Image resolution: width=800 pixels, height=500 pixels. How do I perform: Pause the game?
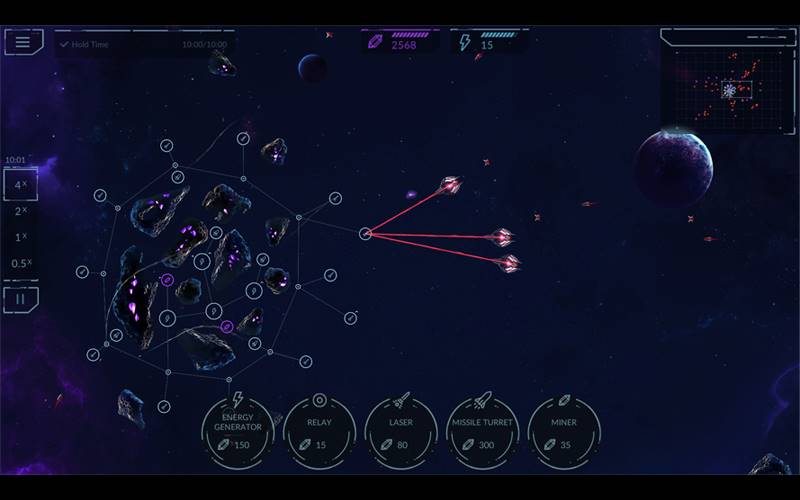21,298
